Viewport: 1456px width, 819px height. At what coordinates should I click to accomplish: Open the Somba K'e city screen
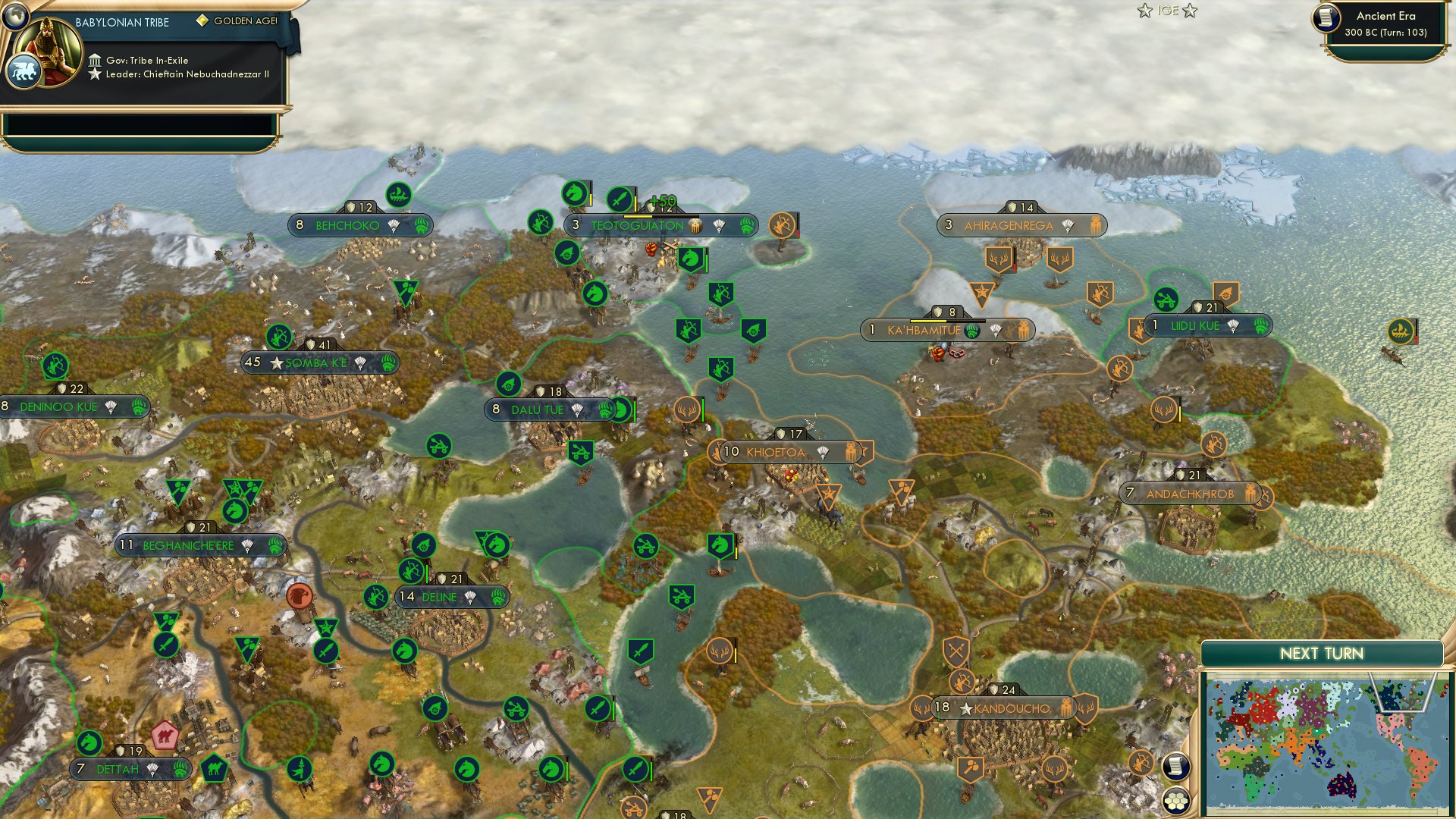[319, 362]
